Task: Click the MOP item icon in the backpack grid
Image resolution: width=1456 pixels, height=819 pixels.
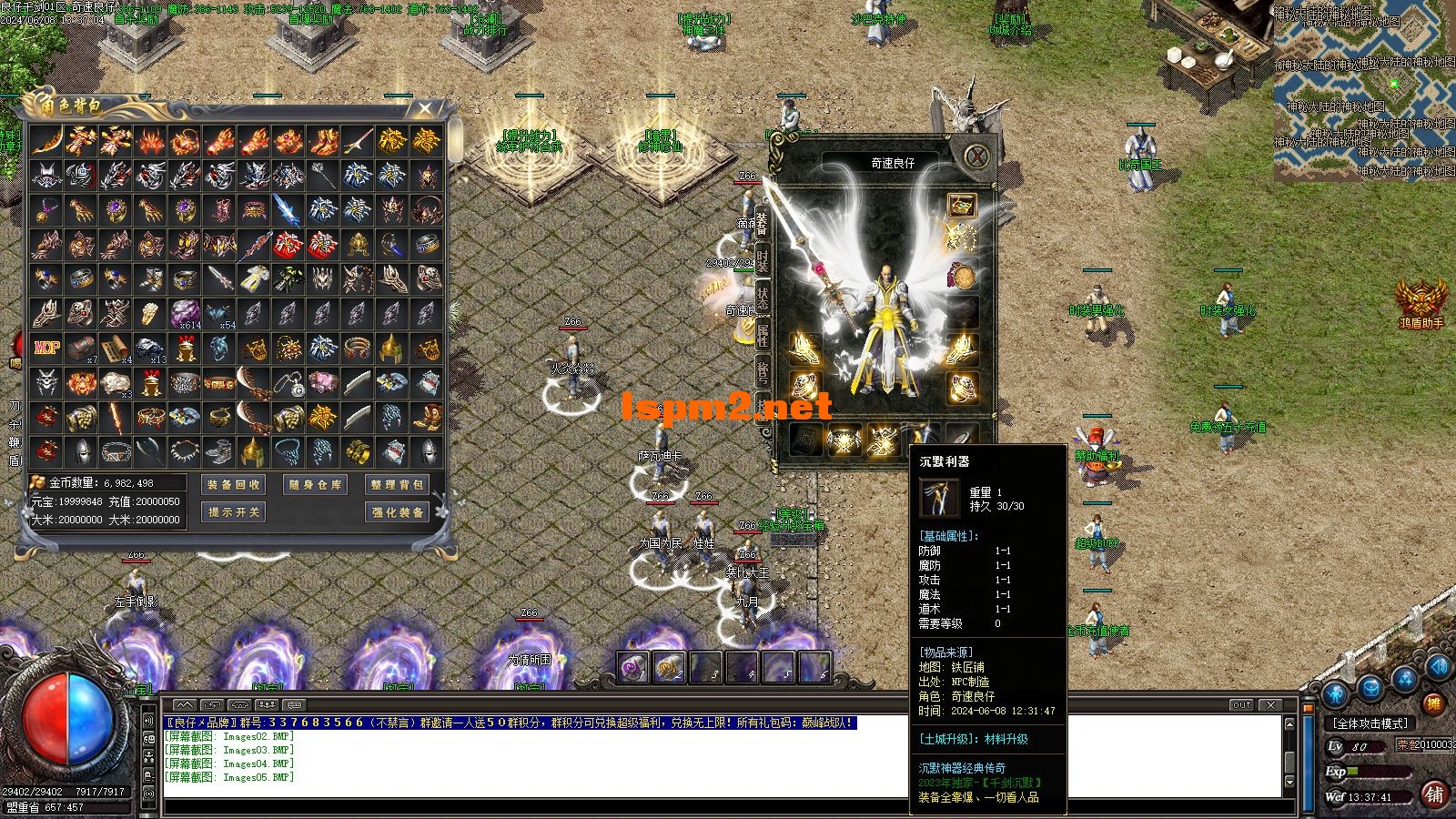Action: coord(46,347)
